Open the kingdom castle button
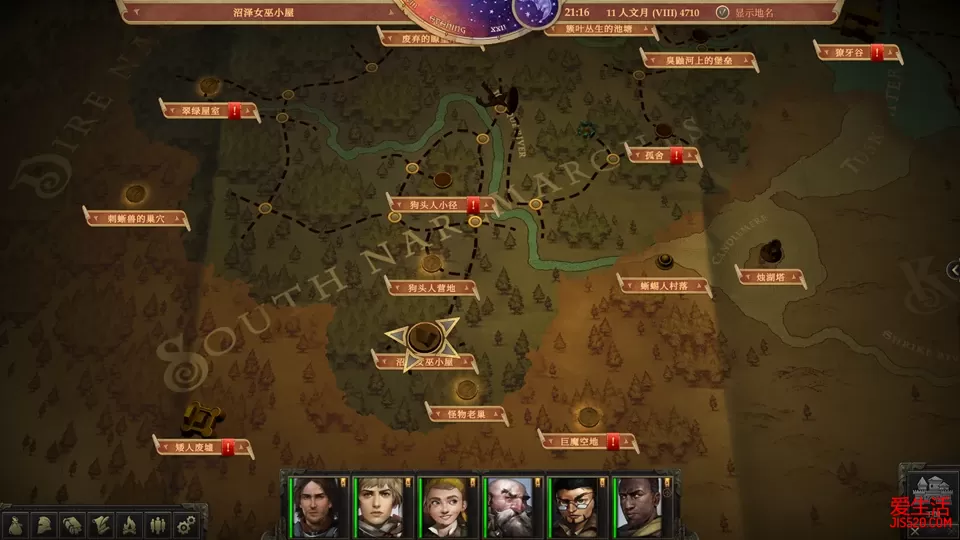960x540 pixels. tap(926, 492)
